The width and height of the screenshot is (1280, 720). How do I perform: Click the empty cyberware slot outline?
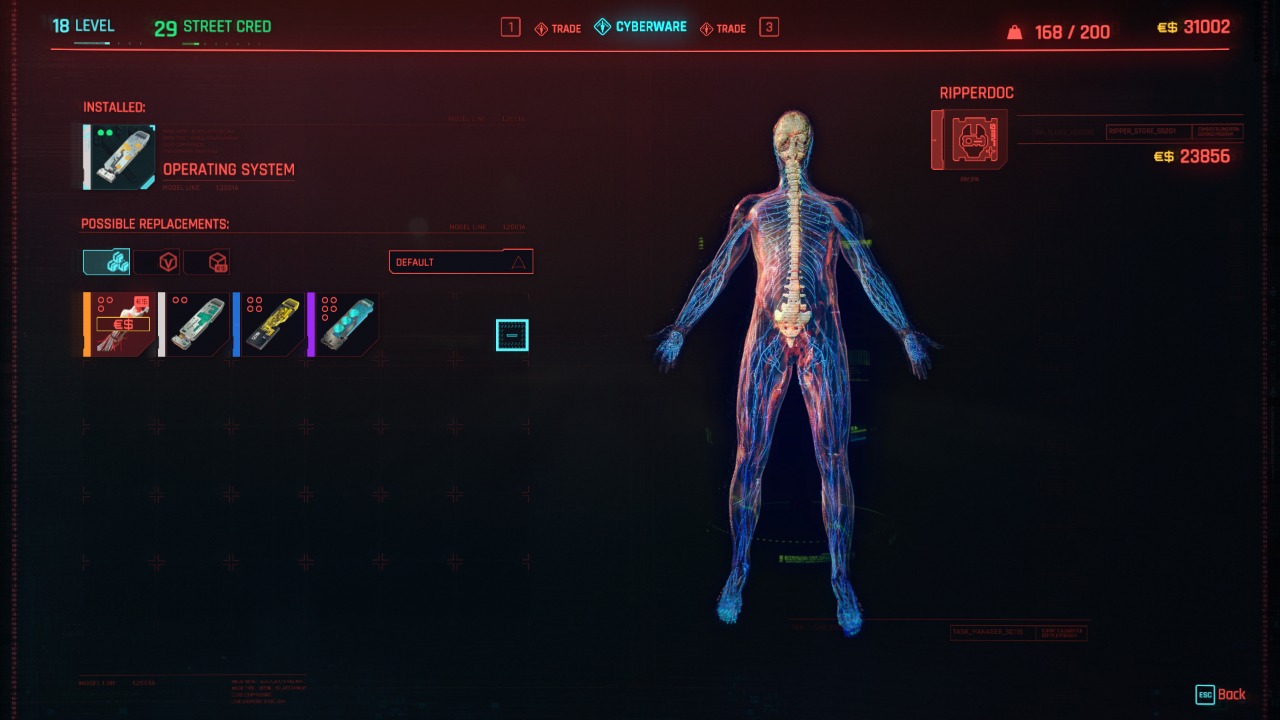pos(511,335)
